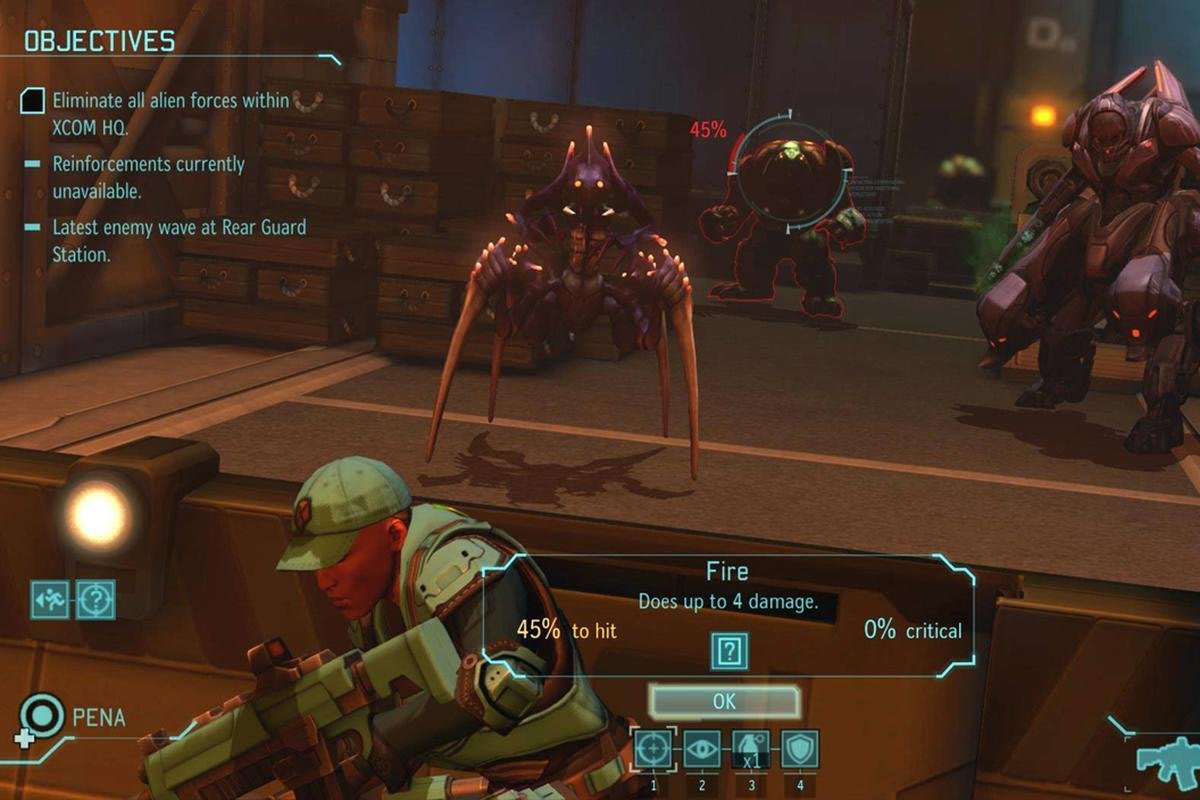Activate the Hunker Down shield ability
Viewport: 1200px width, 800px height.
[x=800, y=750]
